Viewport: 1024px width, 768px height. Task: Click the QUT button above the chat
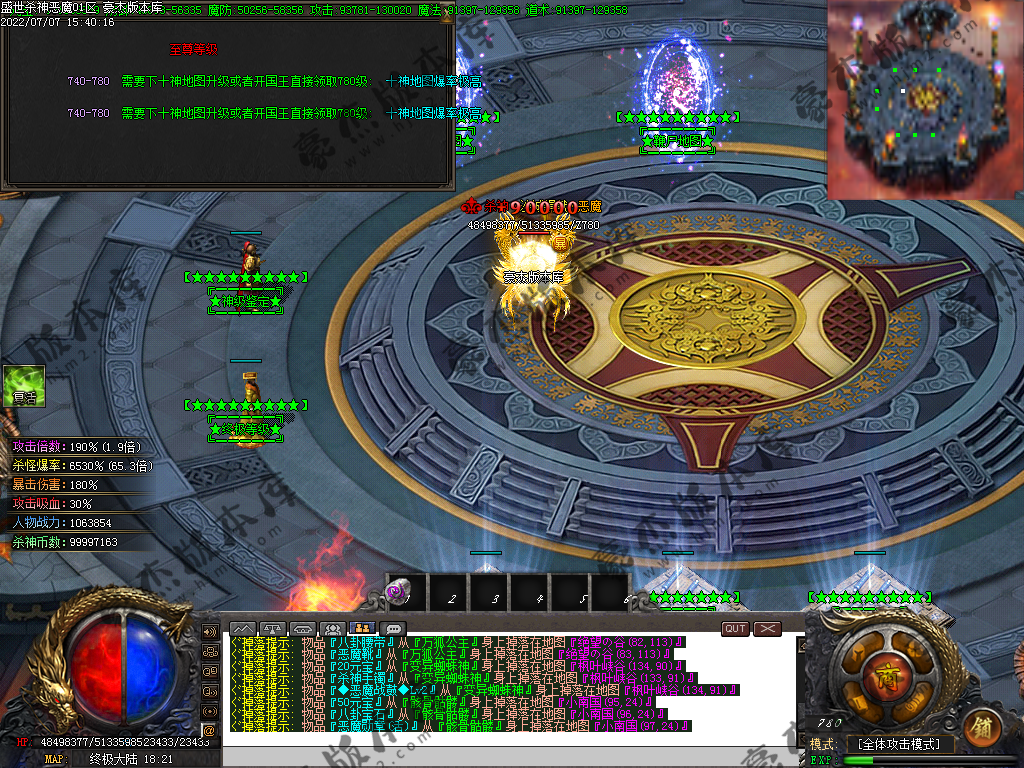(735, 628)
